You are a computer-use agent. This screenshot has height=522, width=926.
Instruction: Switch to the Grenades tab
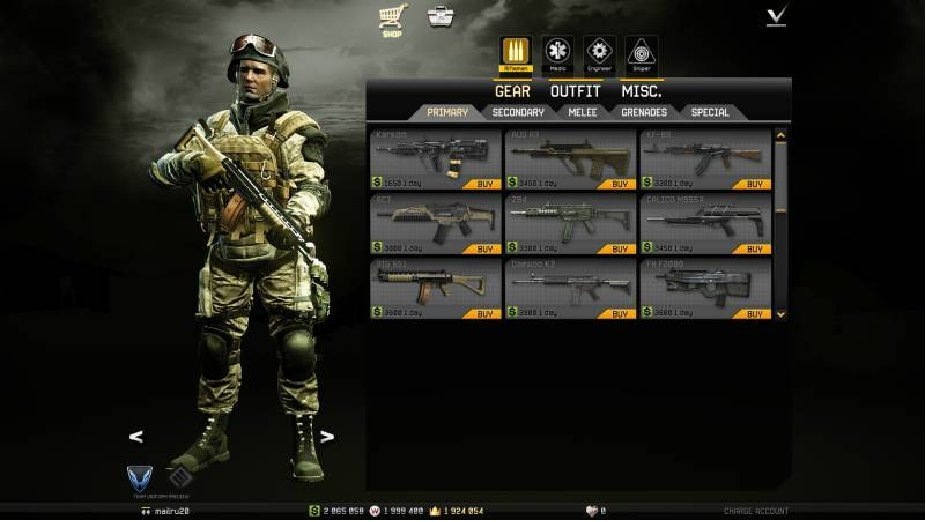point(644,113)
